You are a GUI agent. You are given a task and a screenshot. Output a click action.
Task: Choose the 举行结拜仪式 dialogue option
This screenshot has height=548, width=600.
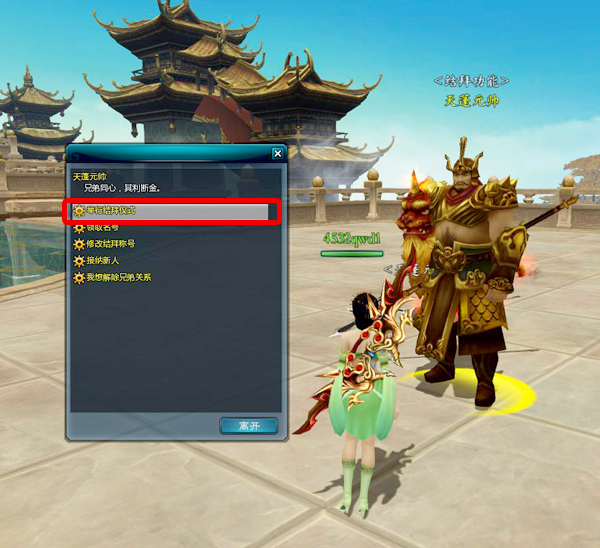coord(110,212)
